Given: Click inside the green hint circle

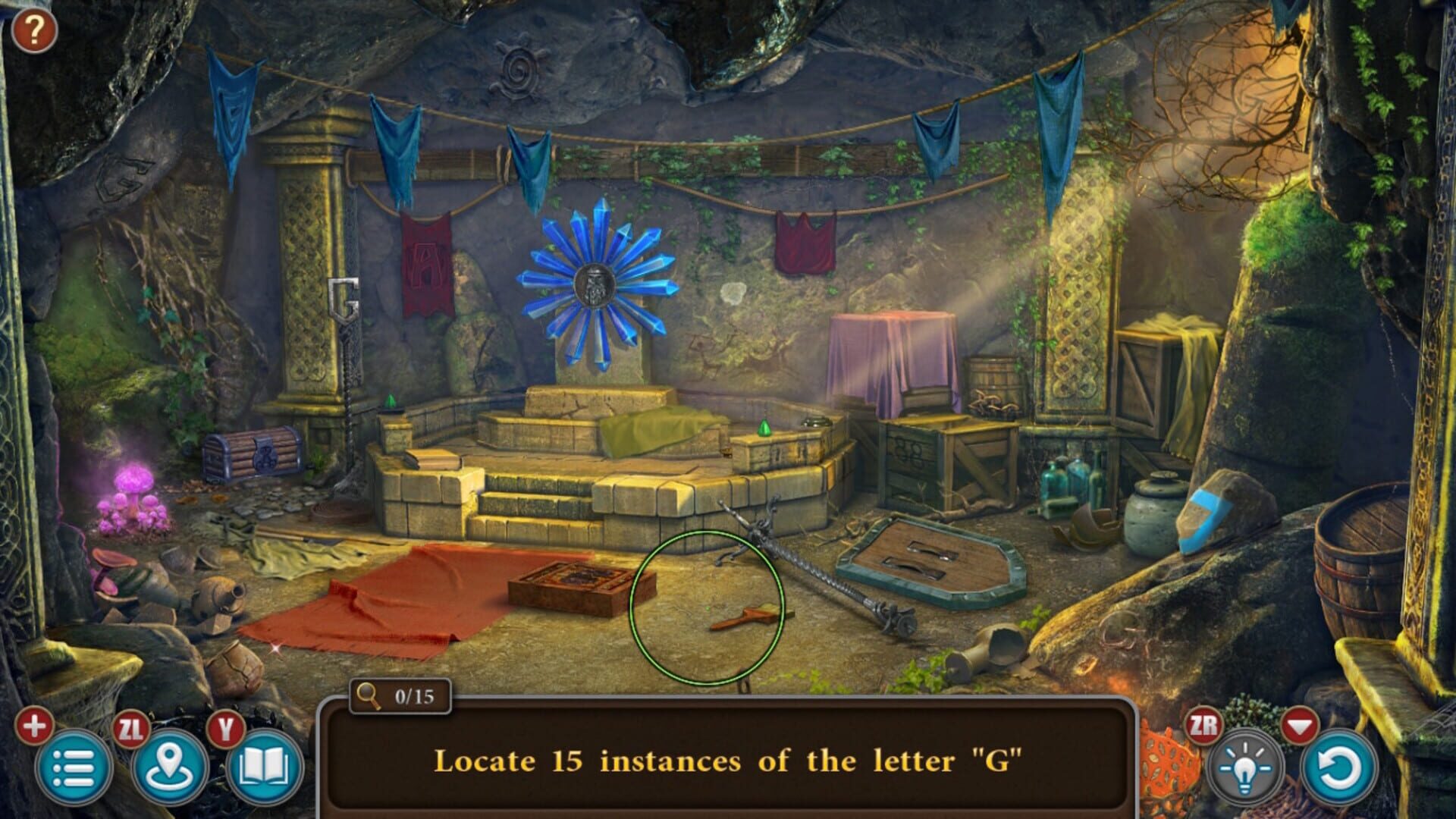Looking at the screenshot, I should tap(704, 607).
